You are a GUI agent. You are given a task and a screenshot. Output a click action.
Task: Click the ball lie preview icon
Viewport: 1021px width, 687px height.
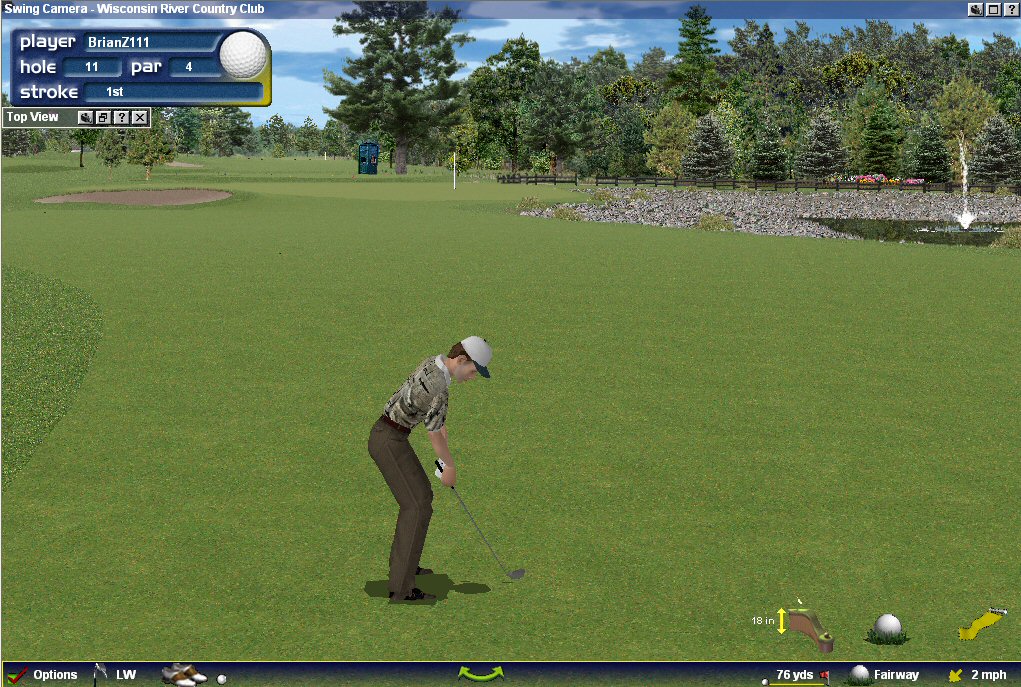point(888,627)
